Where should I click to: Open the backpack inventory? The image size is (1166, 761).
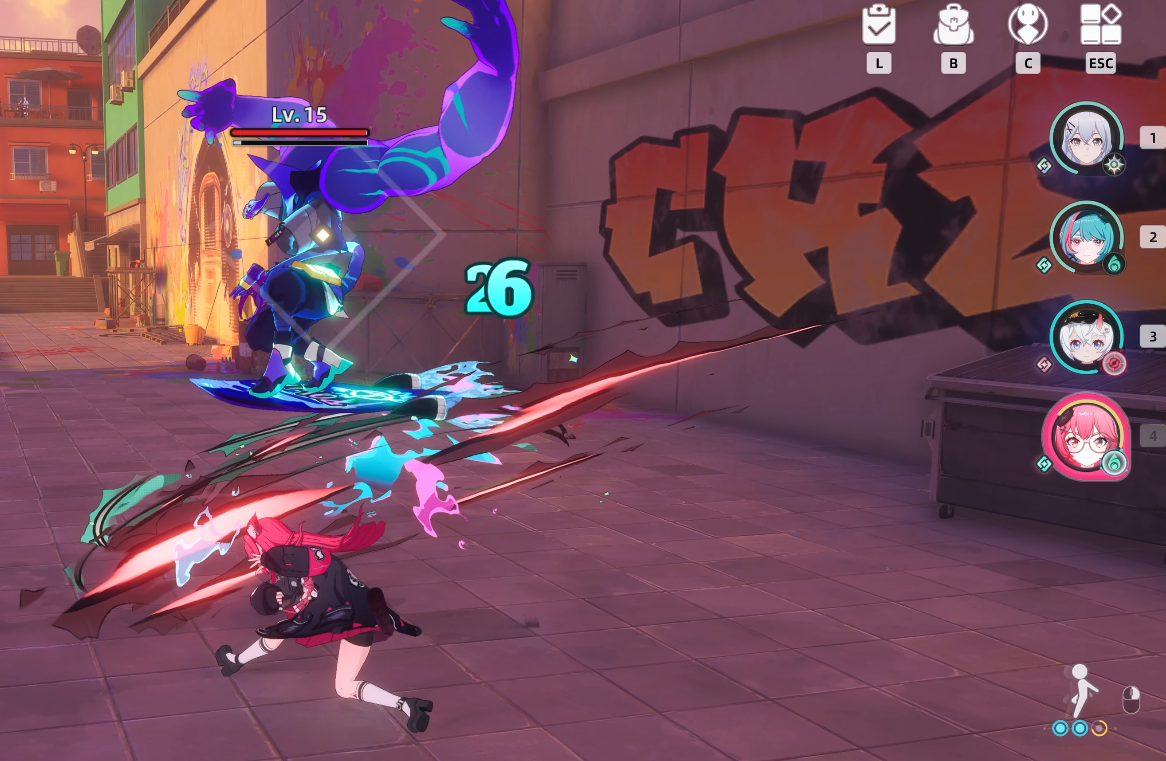953,25
